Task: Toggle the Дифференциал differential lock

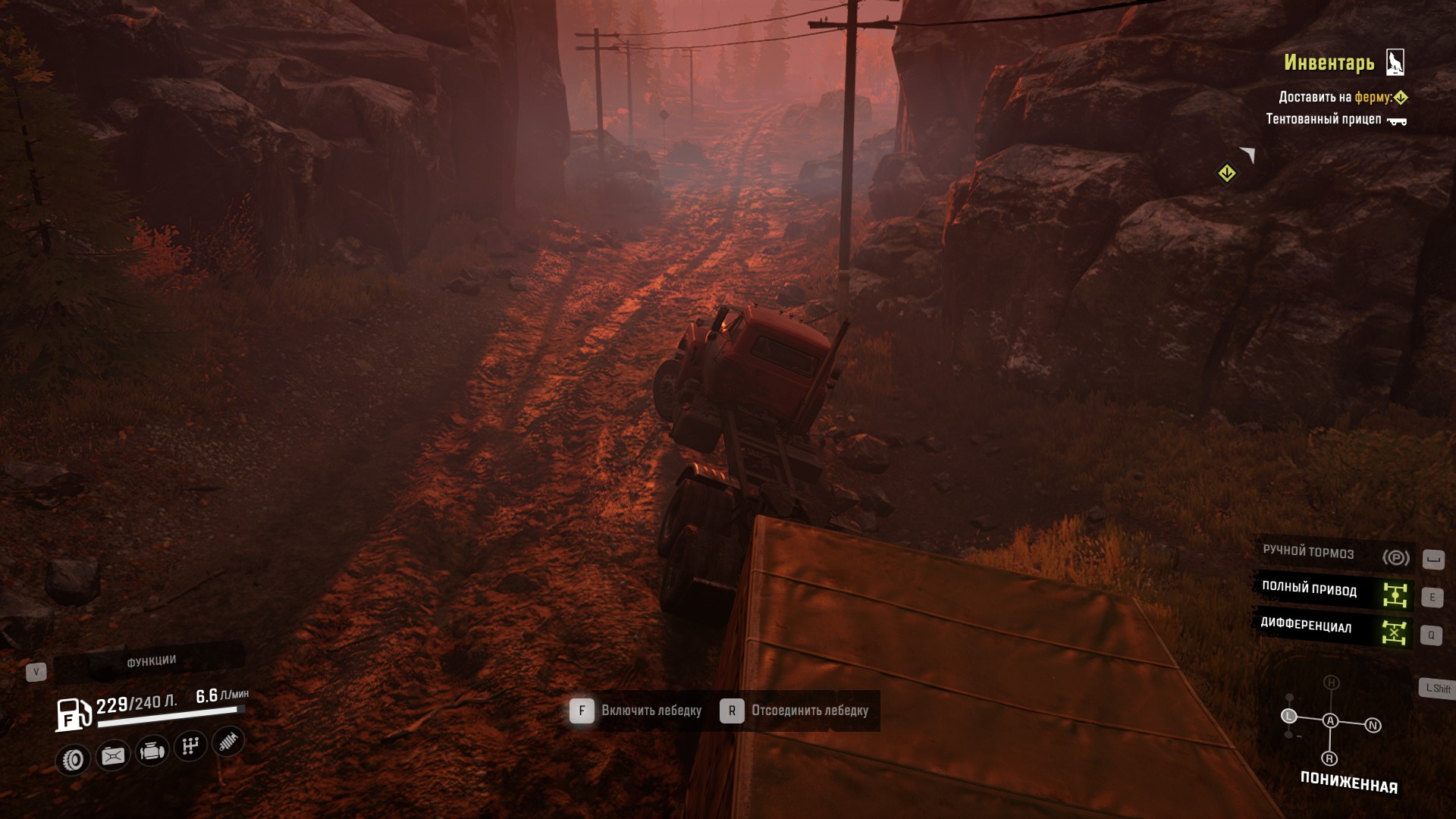Action: tap(1334, 628)
